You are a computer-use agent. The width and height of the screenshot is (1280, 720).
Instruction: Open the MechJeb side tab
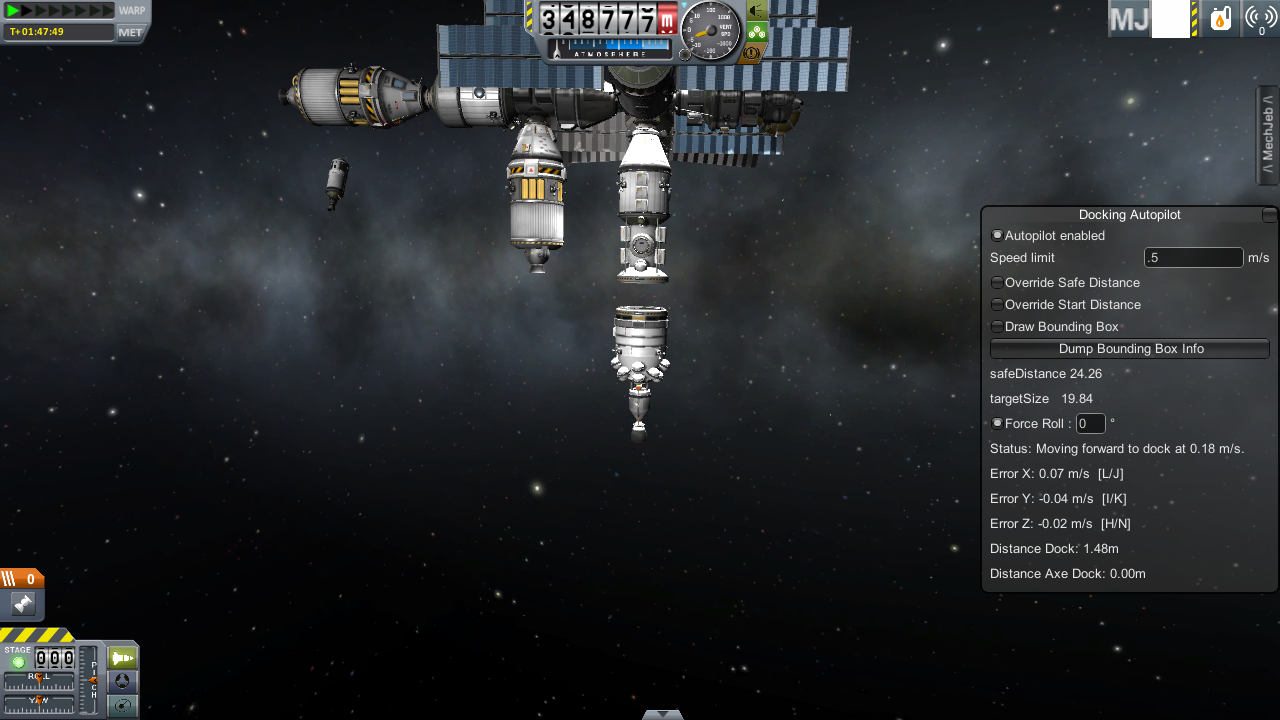click(1267, 135)
